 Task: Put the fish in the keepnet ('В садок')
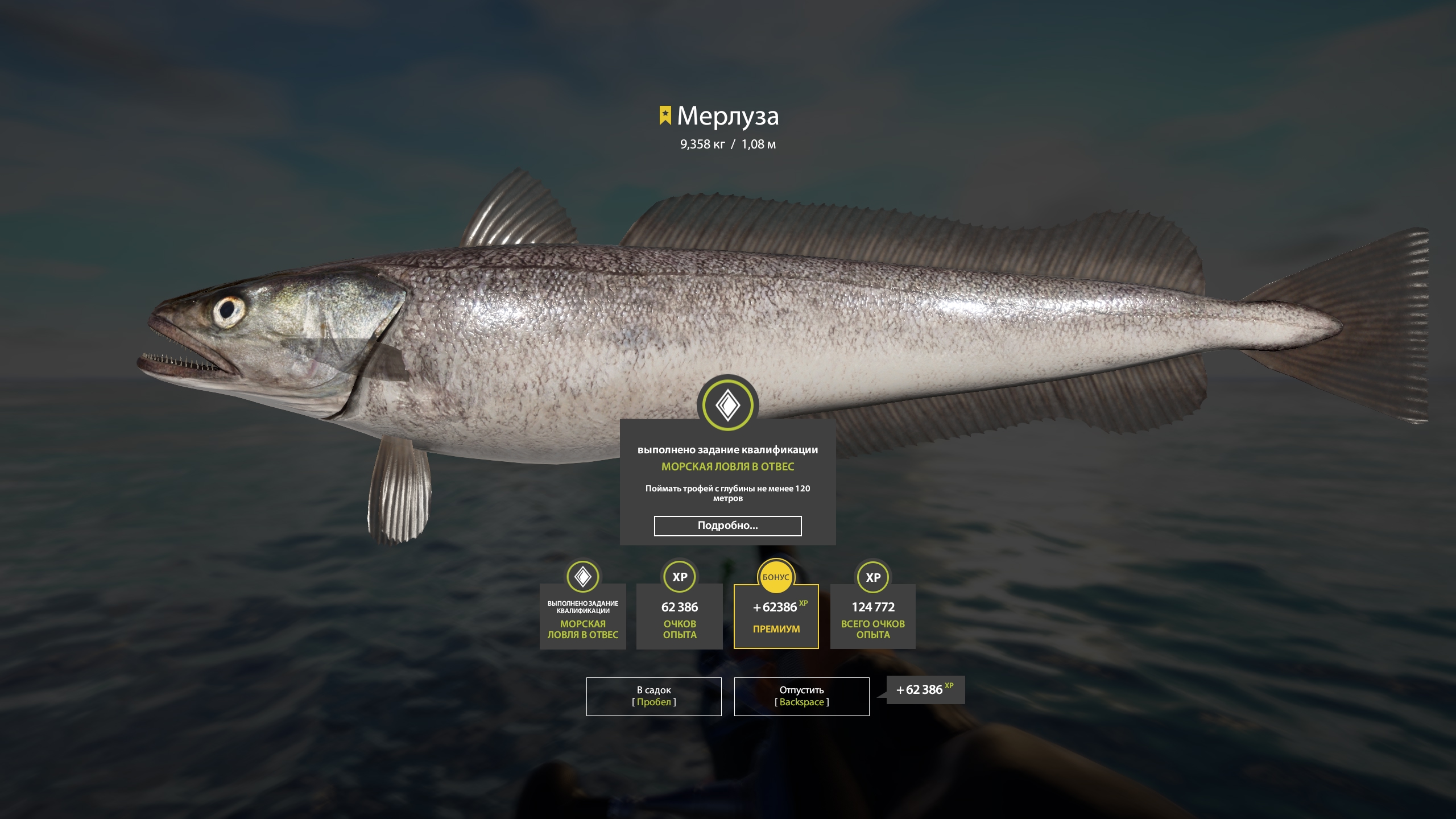click(653, 696)
